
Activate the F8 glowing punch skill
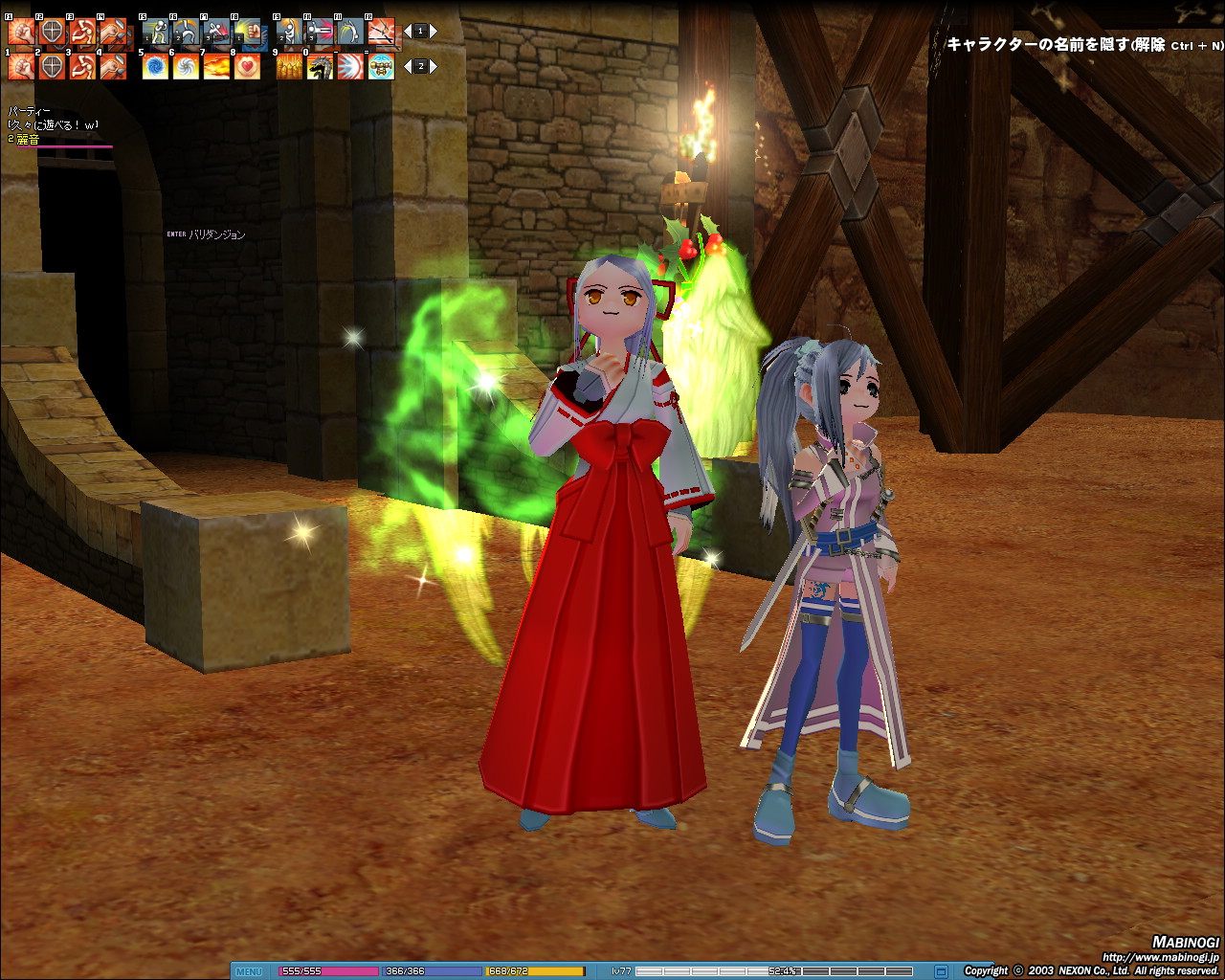(248, 33)
